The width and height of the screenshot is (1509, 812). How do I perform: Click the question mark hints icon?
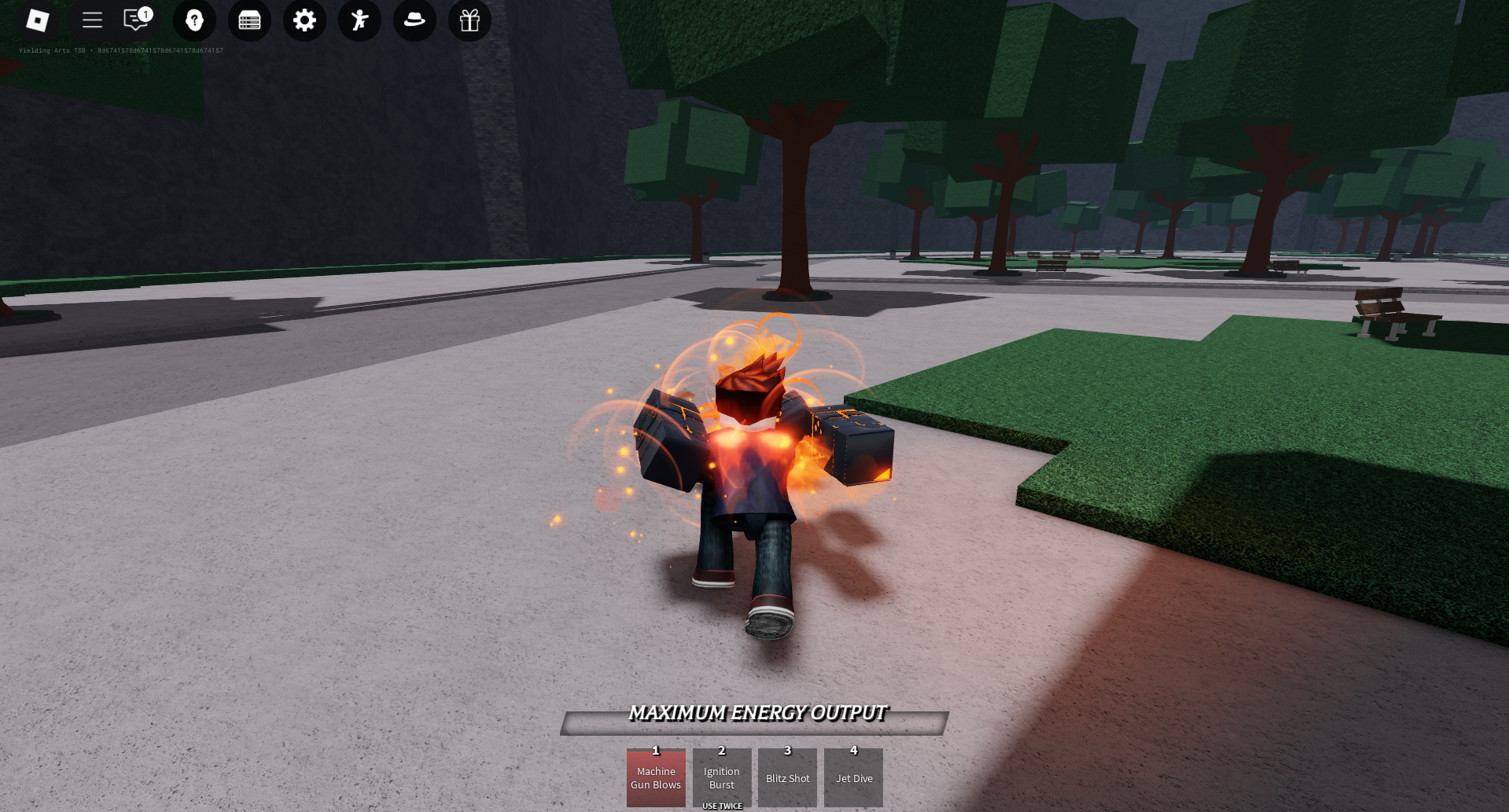(194, 21)
